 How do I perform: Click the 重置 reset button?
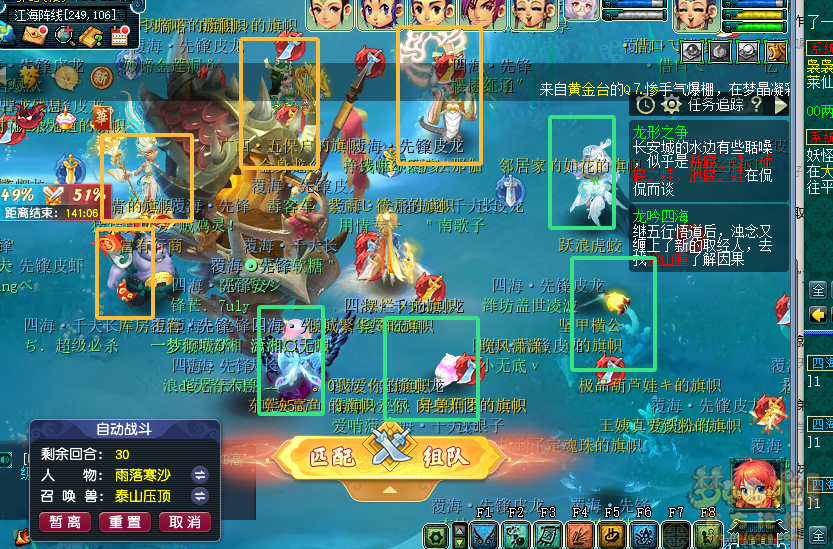[125, 522]
